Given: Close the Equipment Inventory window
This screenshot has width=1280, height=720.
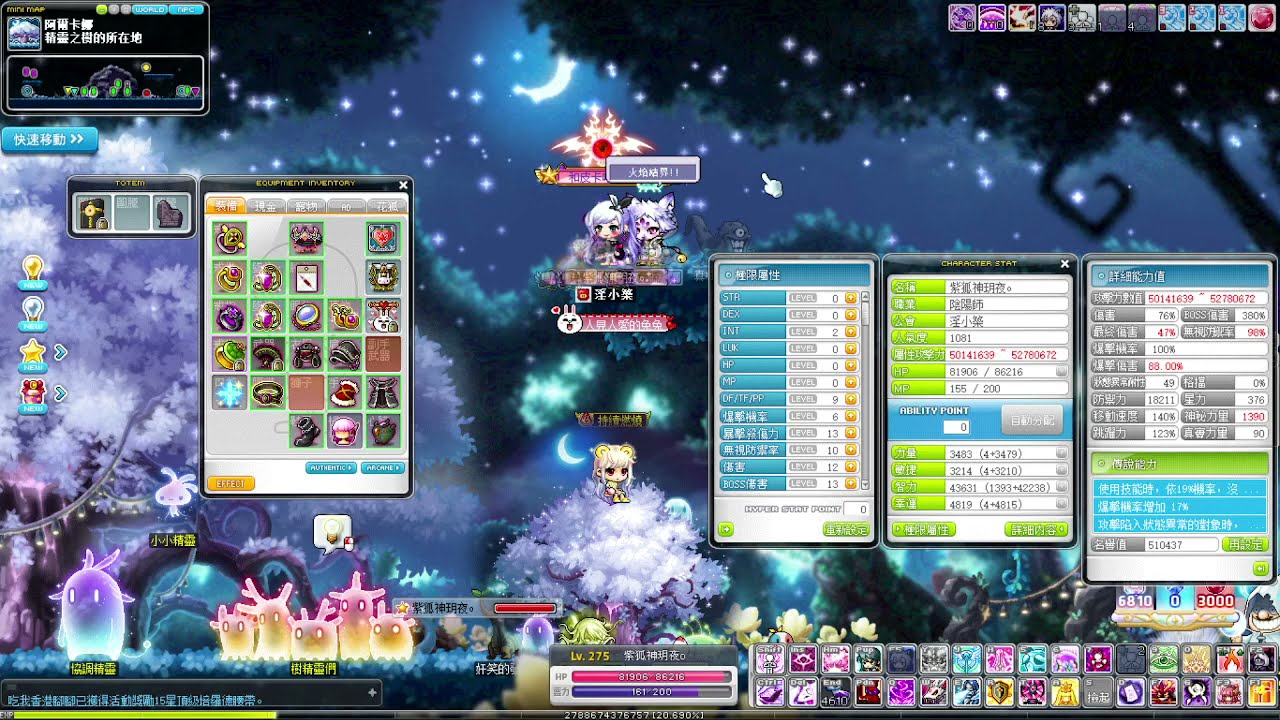Looking at the screenshot, I should [403, 185].
